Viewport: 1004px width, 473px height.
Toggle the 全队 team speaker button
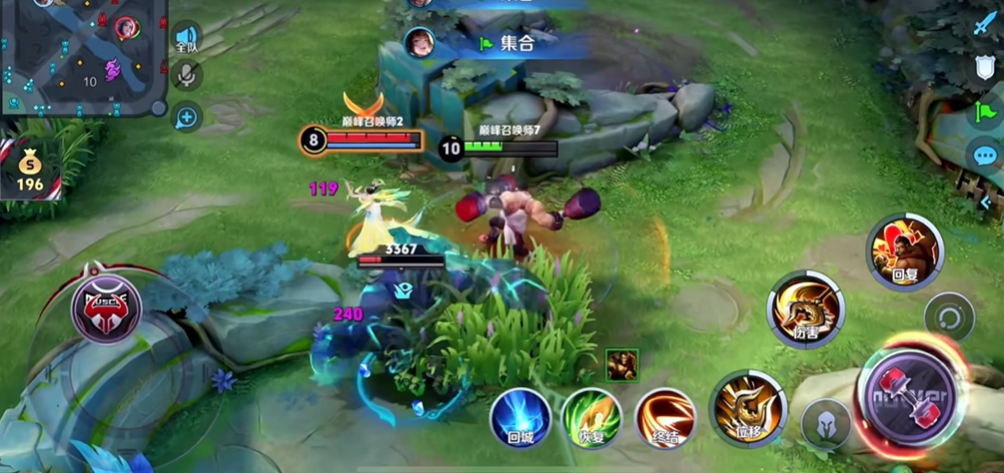click(x=186, y=37)
